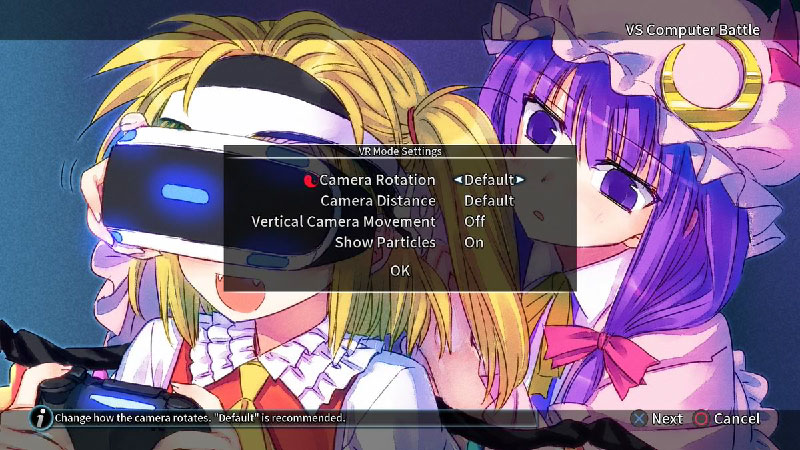
Task: Toggle the Vertical Camera Movement Off value
Action: [x=475, y=221]
